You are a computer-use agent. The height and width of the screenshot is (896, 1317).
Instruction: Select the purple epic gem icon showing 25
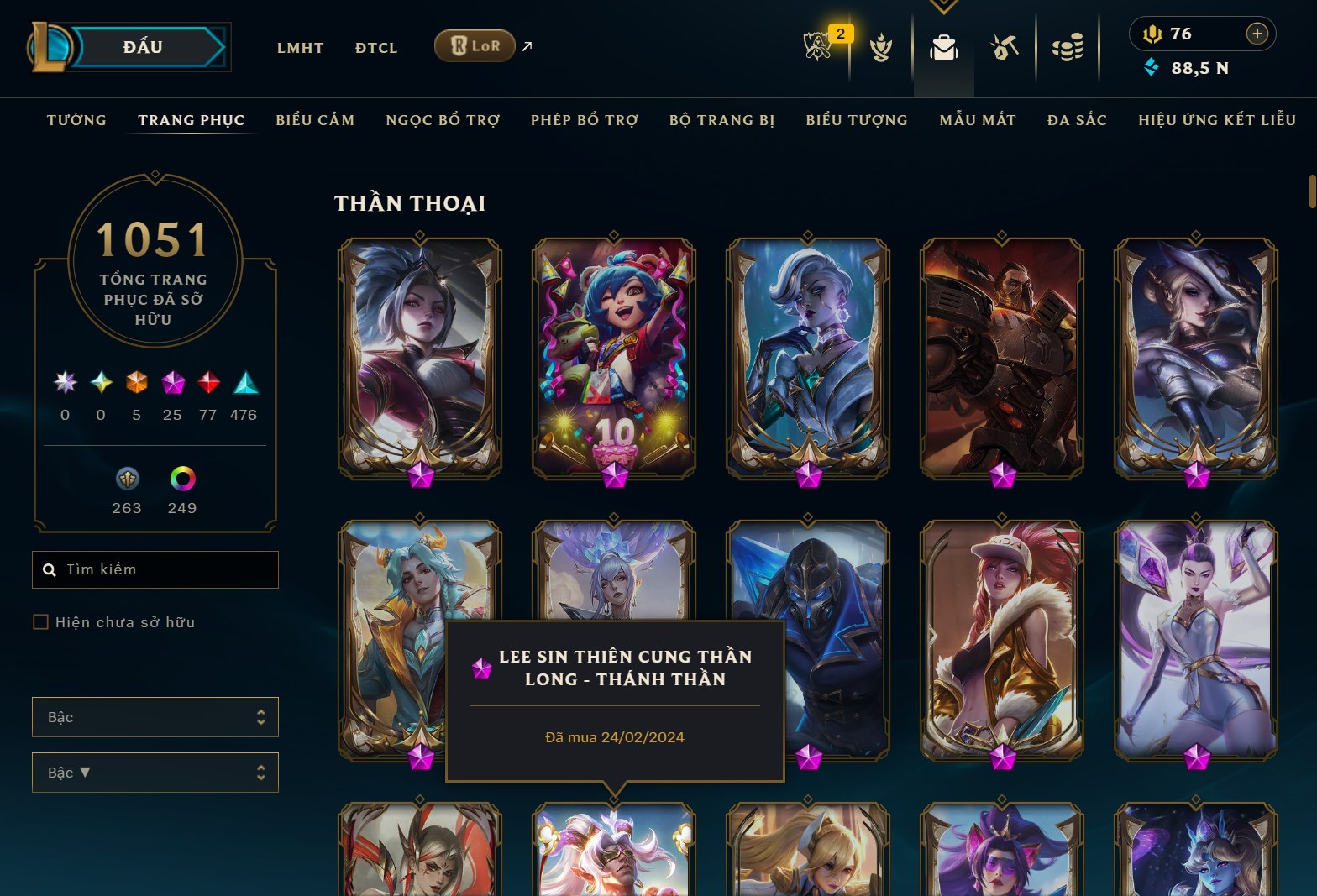(x=172, y=384)
